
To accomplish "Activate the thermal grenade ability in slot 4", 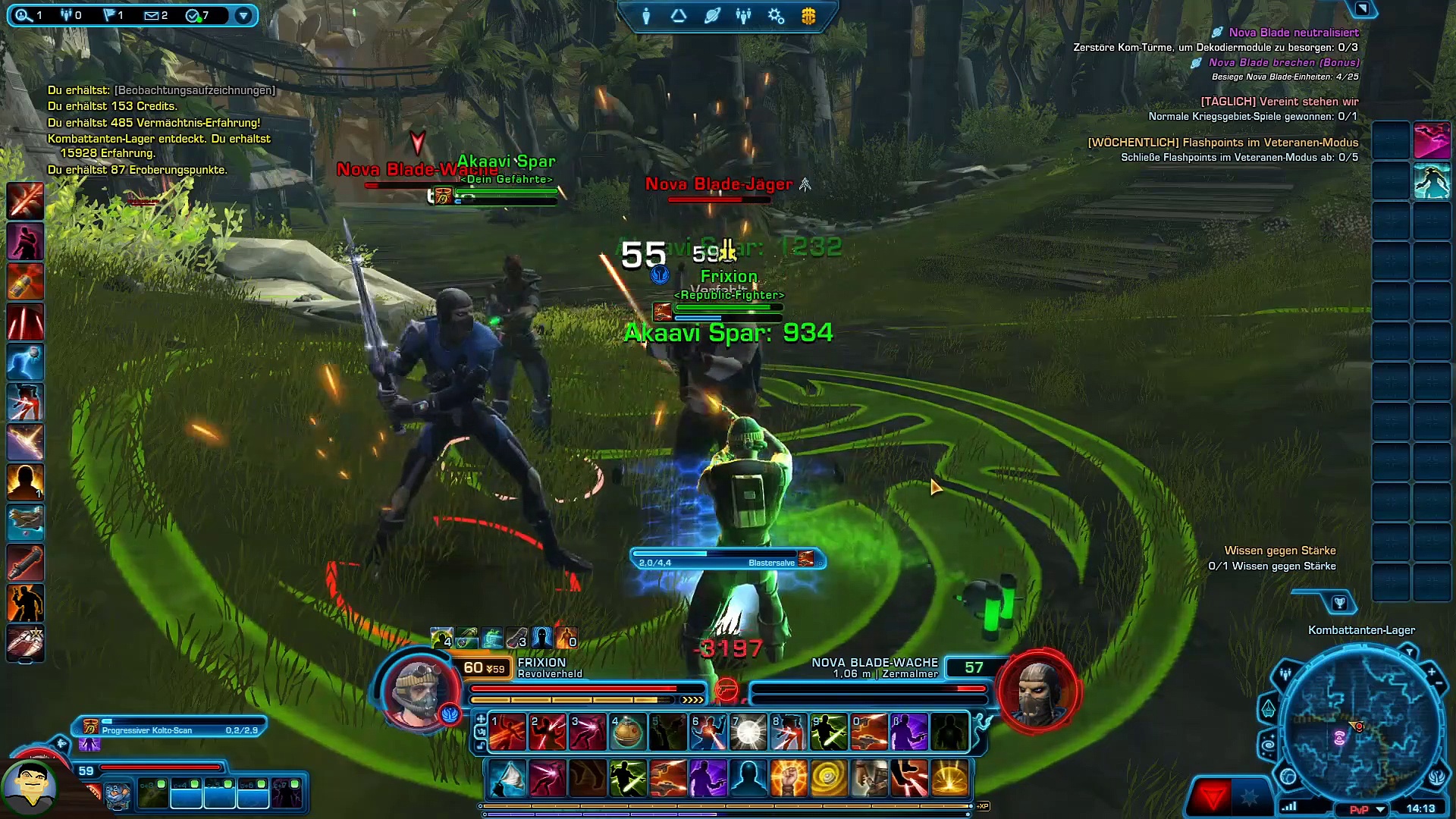I will click(x=627, y=733).
